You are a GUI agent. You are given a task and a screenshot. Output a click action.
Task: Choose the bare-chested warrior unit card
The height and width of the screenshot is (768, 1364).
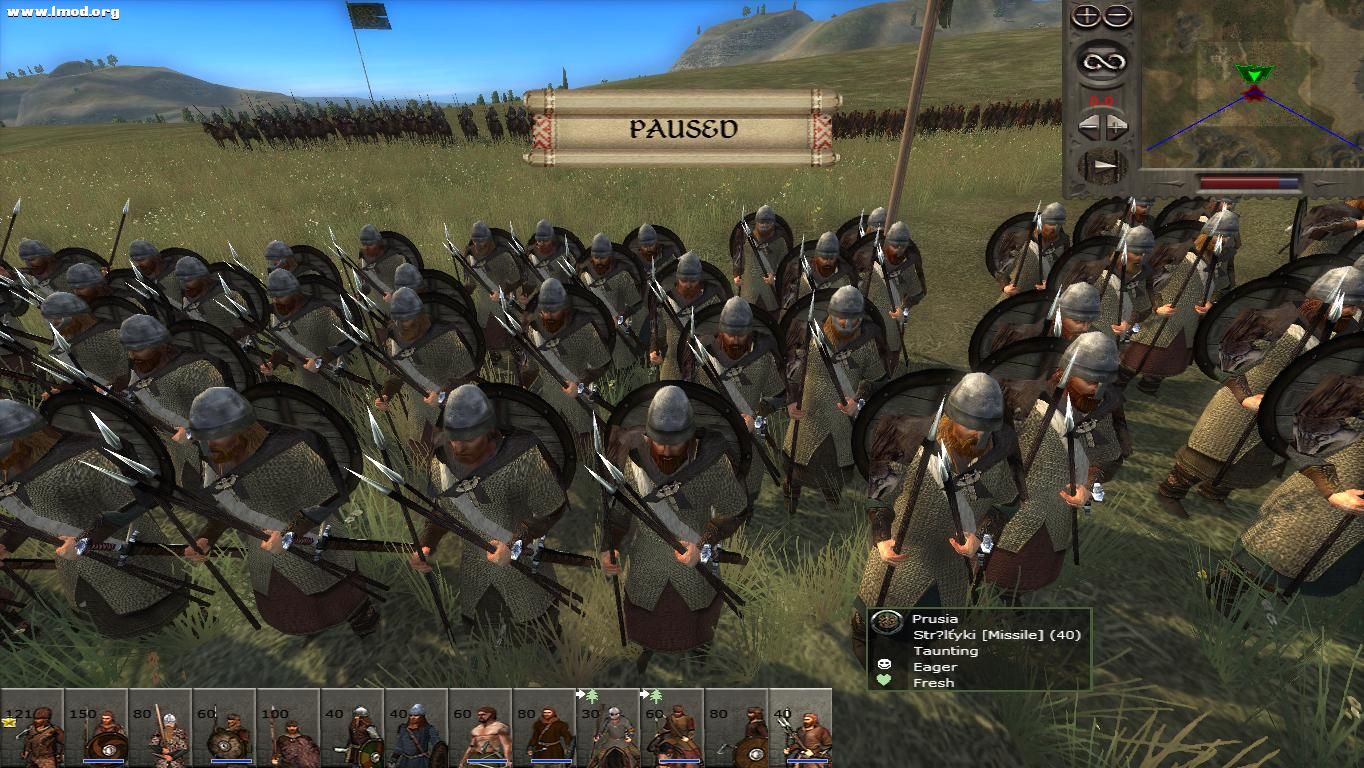(480, 728)
